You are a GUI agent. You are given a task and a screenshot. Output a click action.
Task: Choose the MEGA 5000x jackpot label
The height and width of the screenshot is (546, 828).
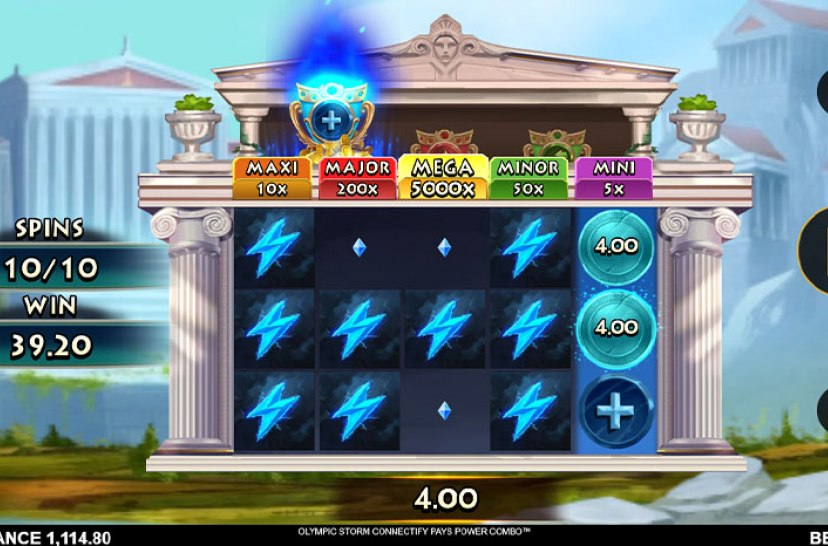[x=443, y=178]
